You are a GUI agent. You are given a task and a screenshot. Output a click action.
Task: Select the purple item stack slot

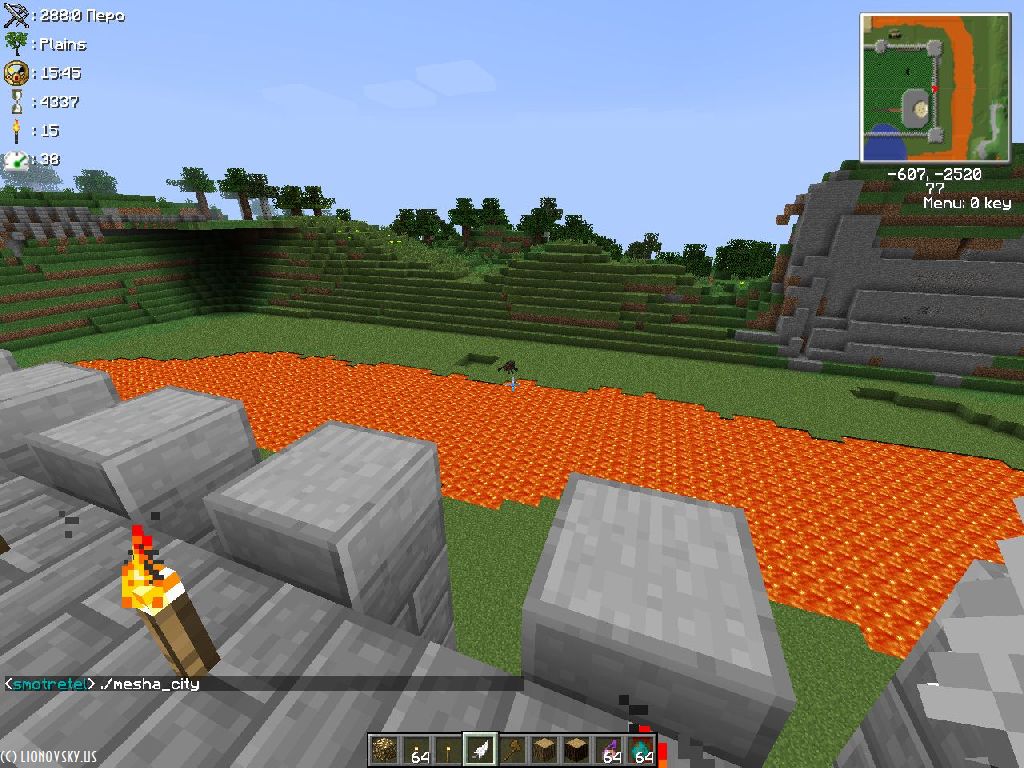click(609, 749)
